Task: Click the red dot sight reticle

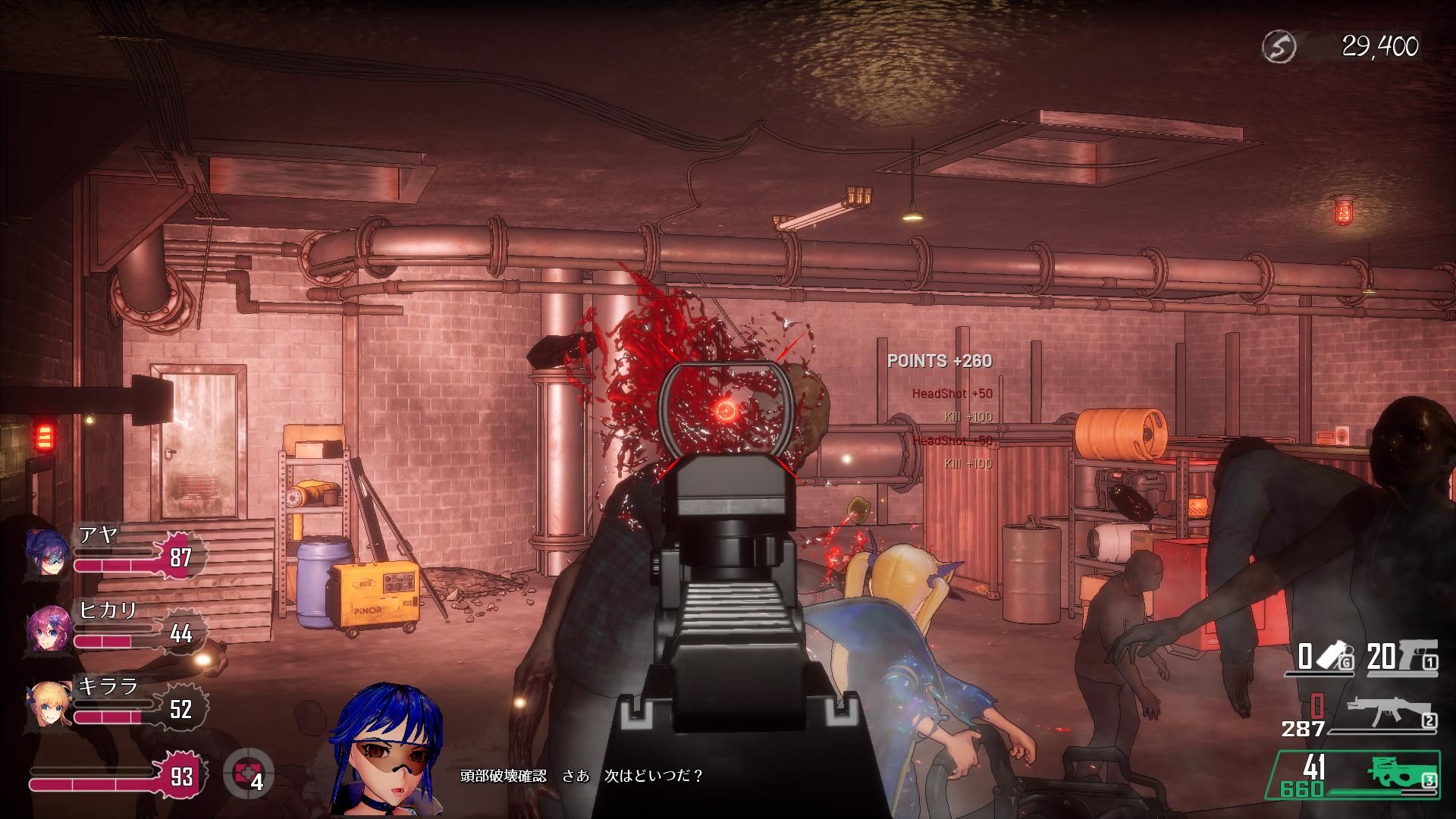Action: [726, 411]
